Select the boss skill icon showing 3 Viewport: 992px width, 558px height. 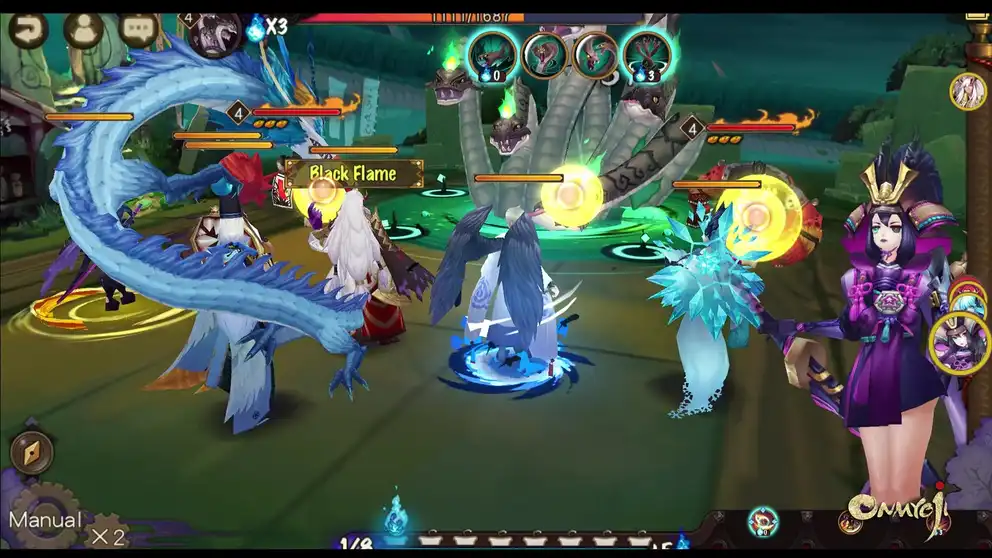[x=646, y=54]
